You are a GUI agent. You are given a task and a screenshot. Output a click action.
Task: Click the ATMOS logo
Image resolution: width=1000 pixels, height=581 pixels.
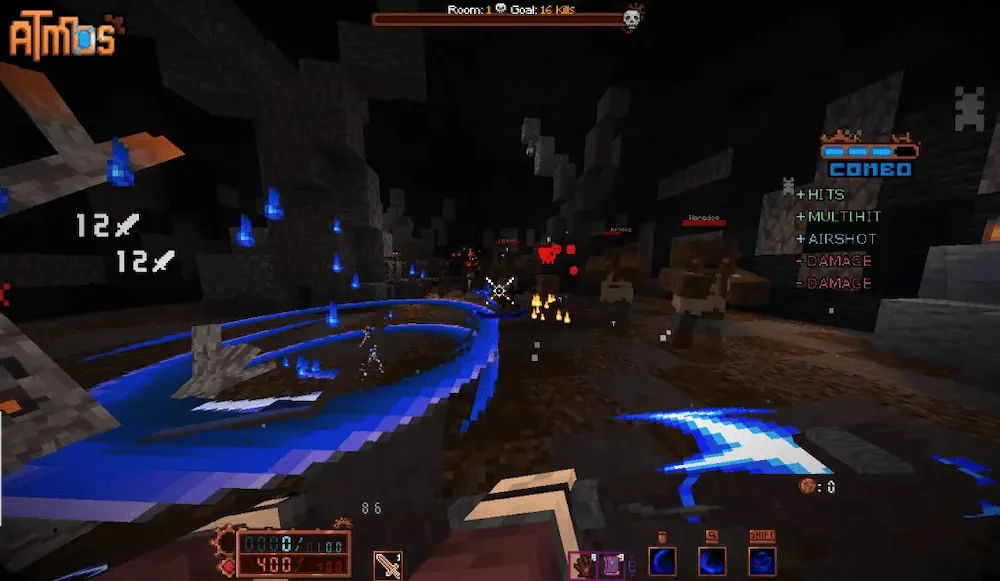(62, 37)
